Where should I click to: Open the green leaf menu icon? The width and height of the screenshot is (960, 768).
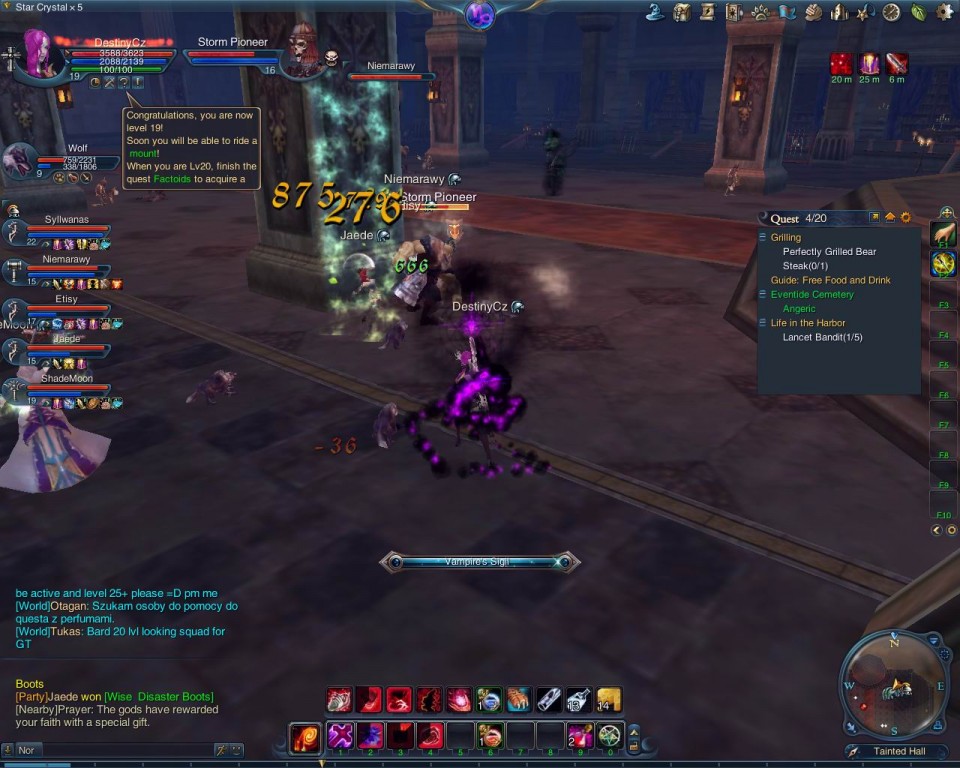point(918,12)
